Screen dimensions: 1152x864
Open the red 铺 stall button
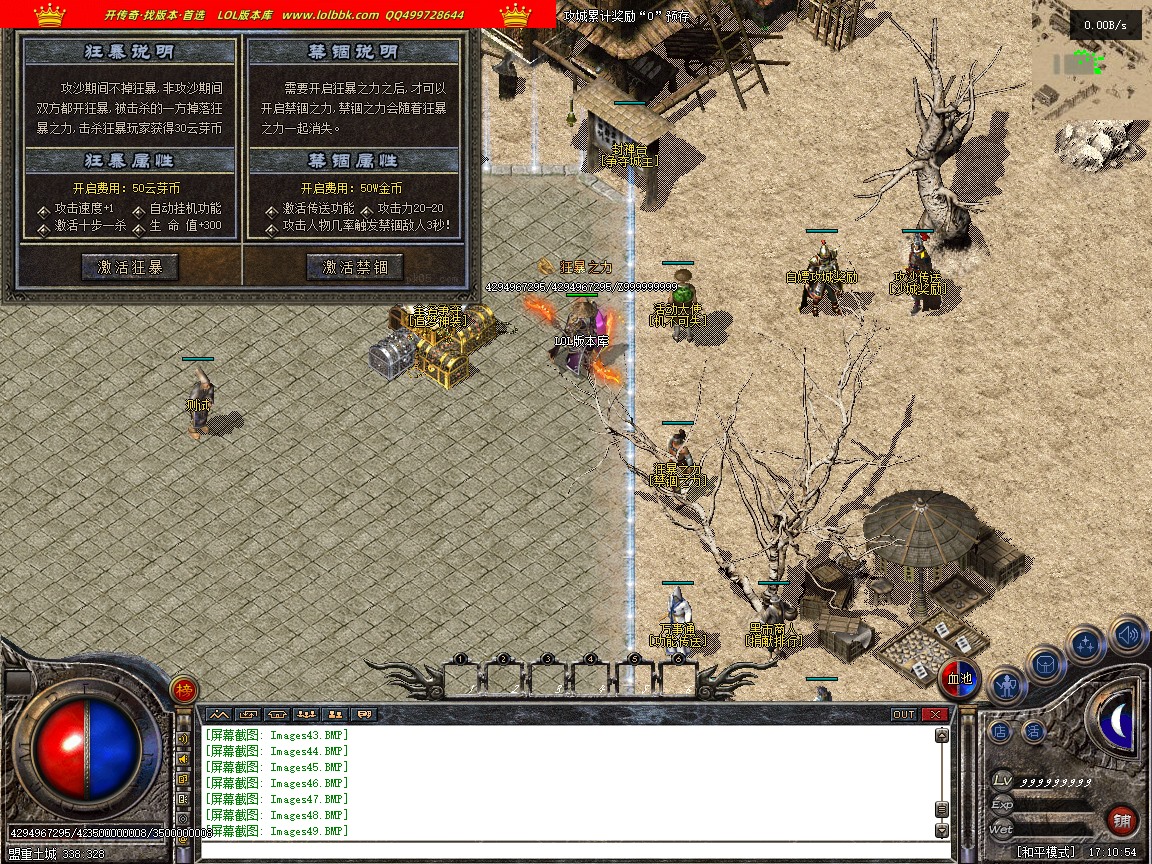(x=1122, y=822)
